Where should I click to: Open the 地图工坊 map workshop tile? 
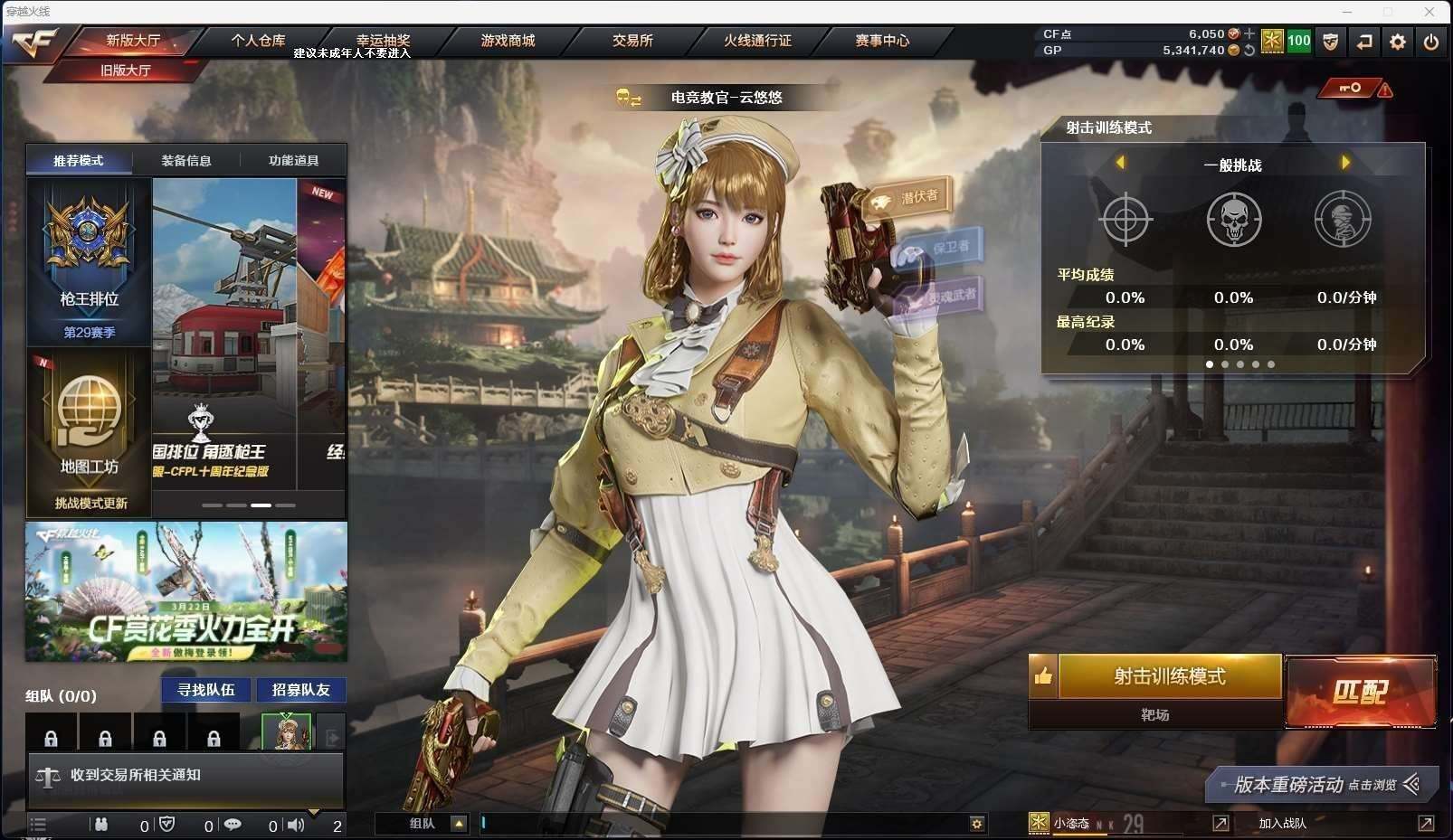tap(89, 432)
